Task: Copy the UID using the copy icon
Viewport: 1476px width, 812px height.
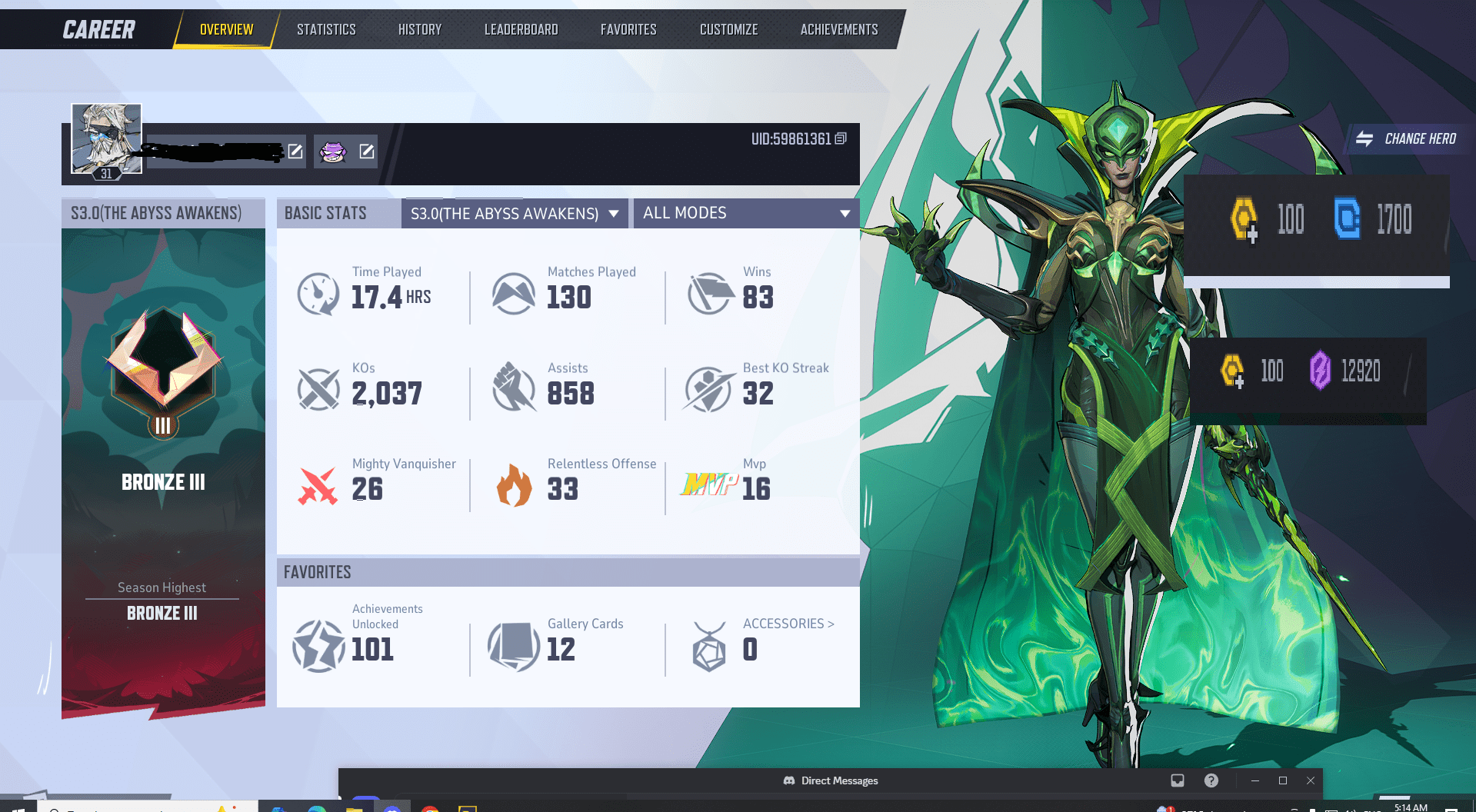Action: pyautogui.click(x=839, y=140)
